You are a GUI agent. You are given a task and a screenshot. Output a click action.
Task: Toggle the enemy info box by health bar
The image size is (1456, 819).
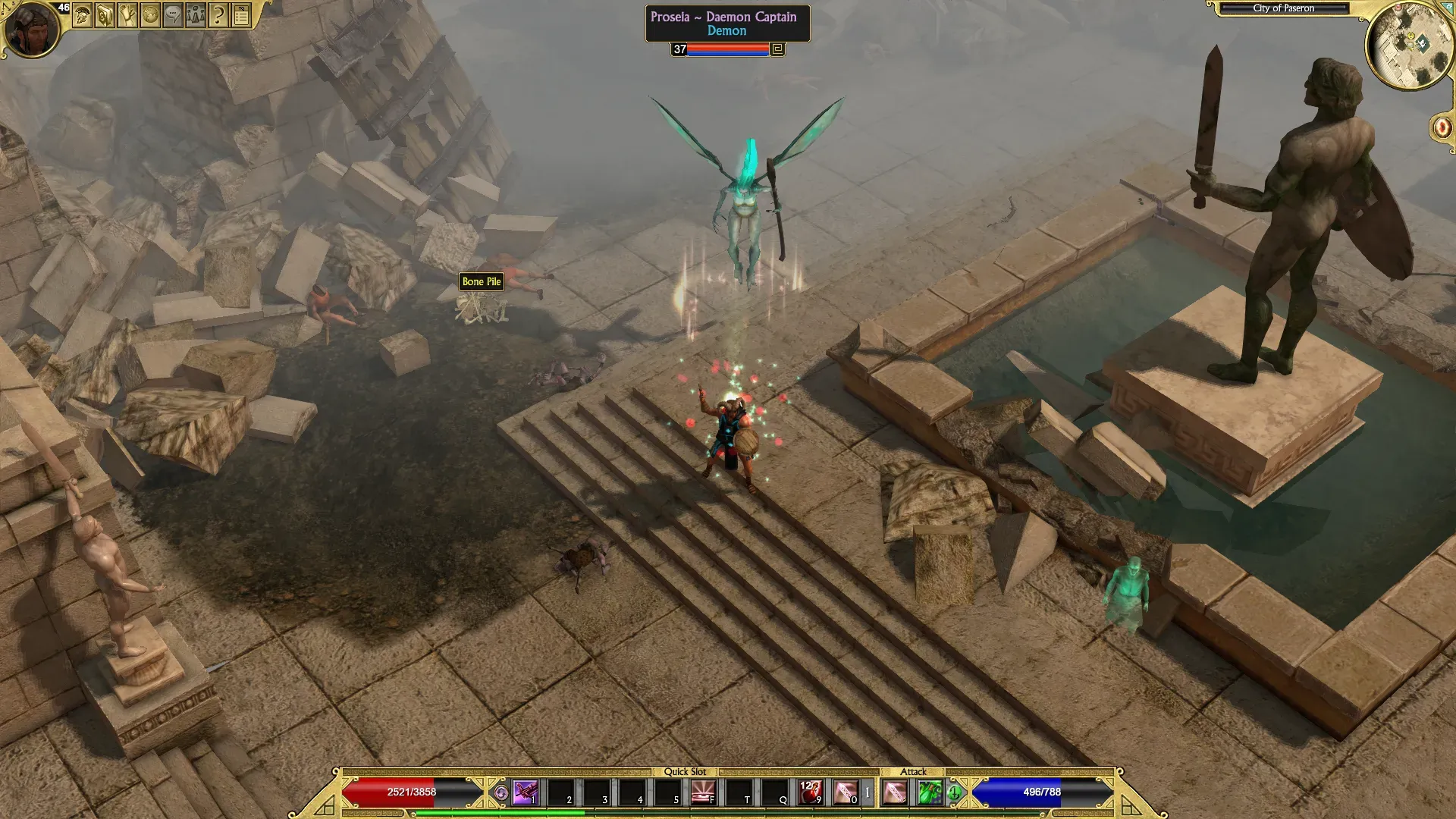tap(777, 49)
